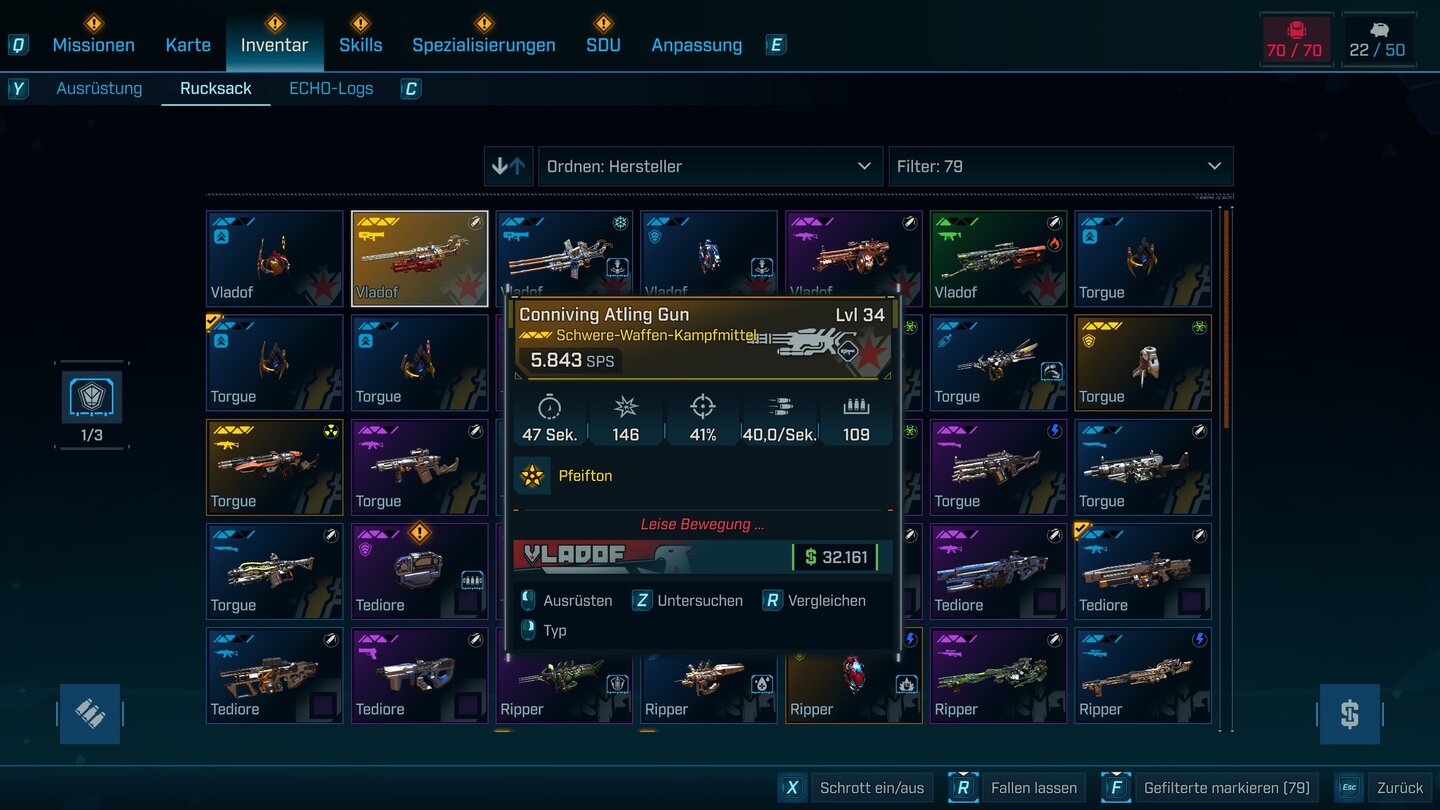Open the dollar sign sell panel
1440x810 pixels.
[x=1349, y=714]
